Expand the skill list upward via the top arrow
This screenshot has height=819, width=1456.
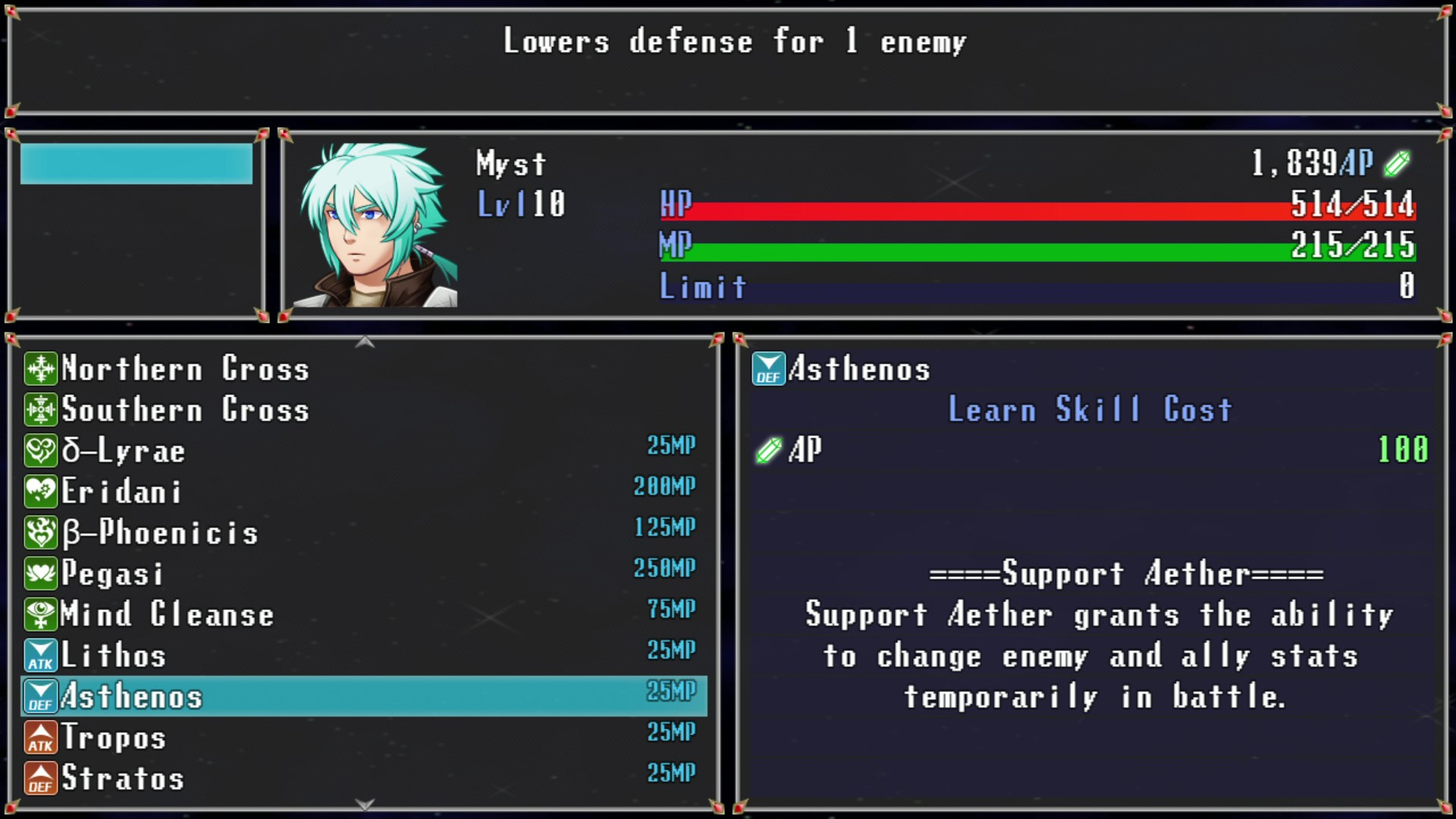pos(366,342)
